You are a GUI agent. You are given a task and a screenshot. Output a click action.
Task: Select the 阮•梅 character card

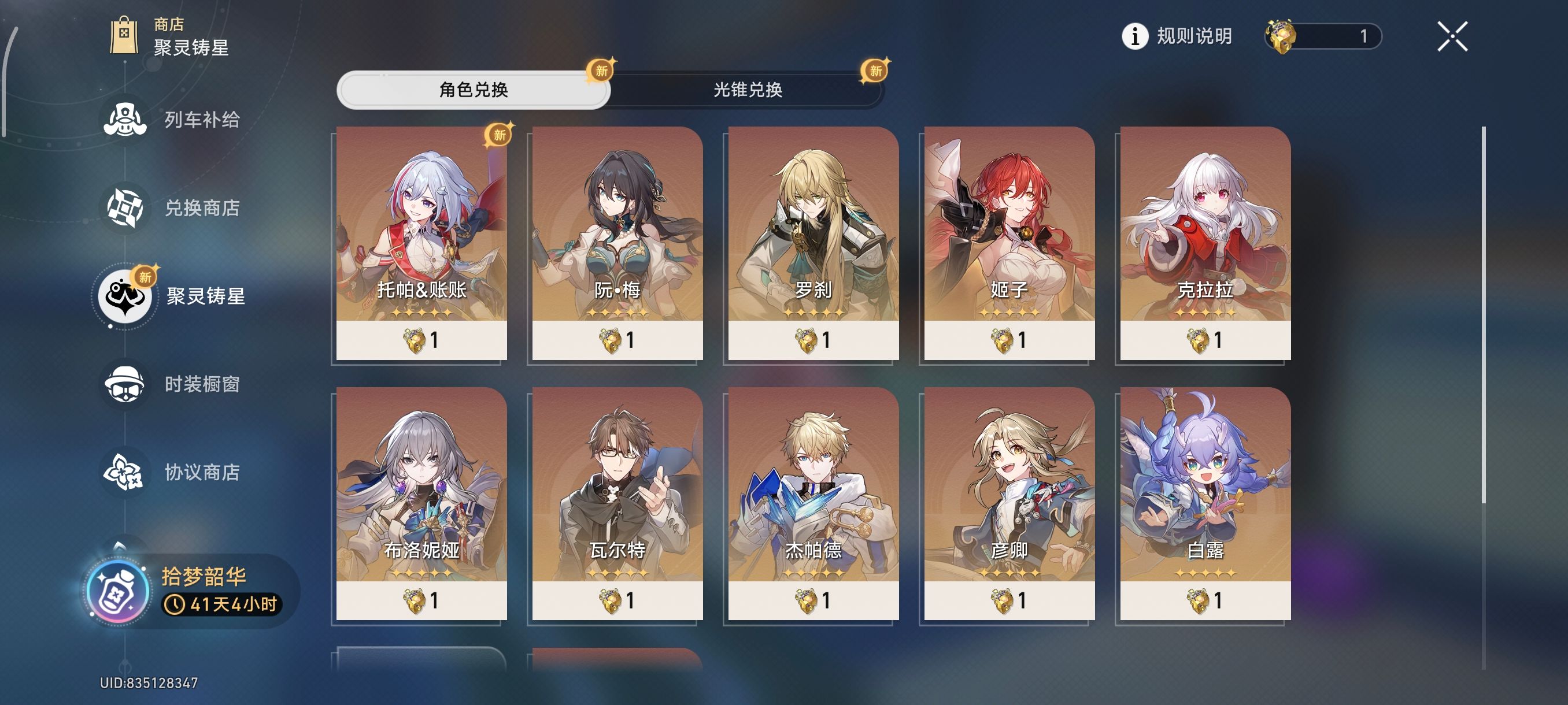(x=617, y=243)
